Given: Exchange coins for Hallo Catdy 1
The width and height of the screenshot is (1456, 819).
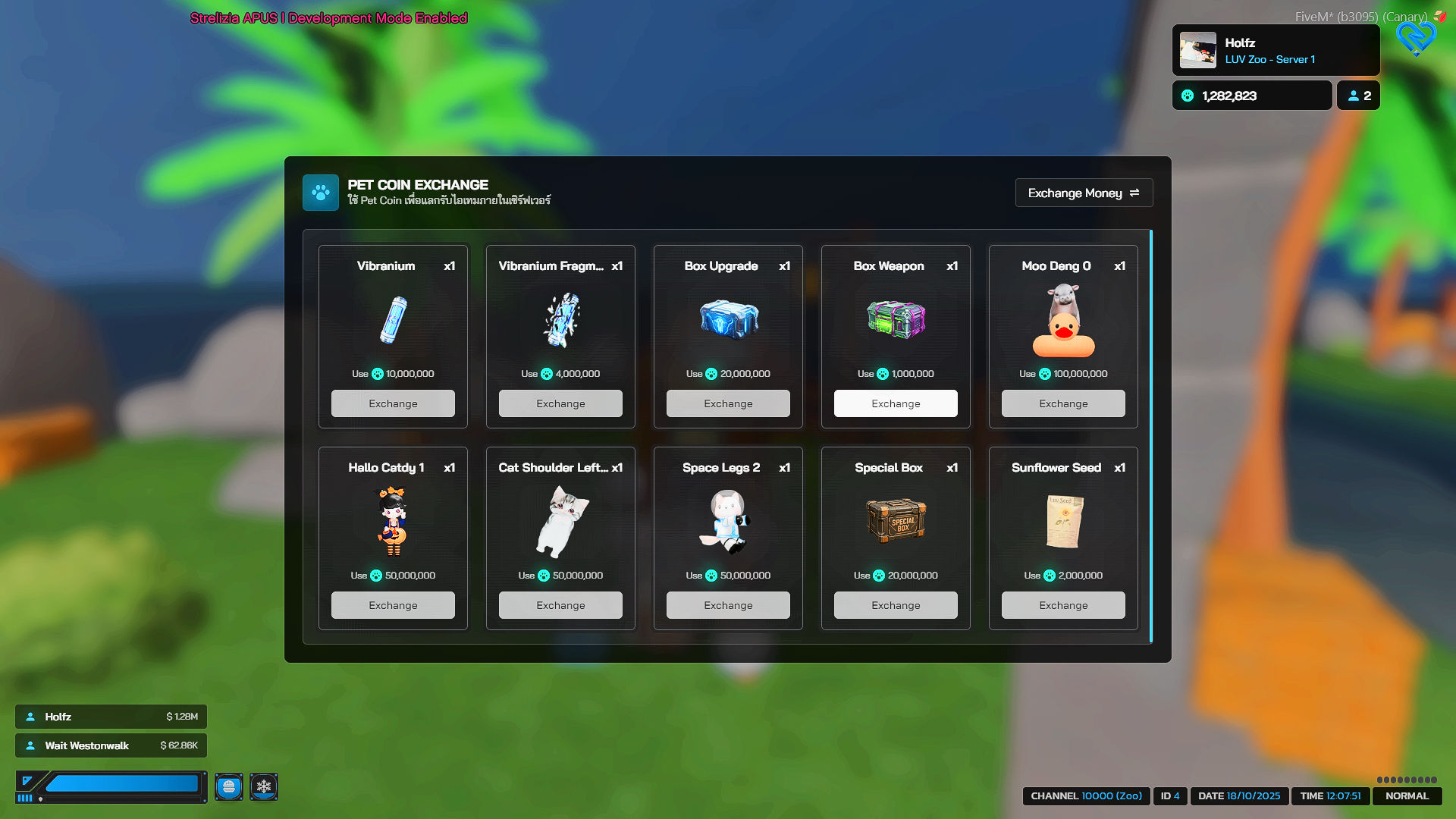Looking at the screenshot, I should click(x=393, y=605).
